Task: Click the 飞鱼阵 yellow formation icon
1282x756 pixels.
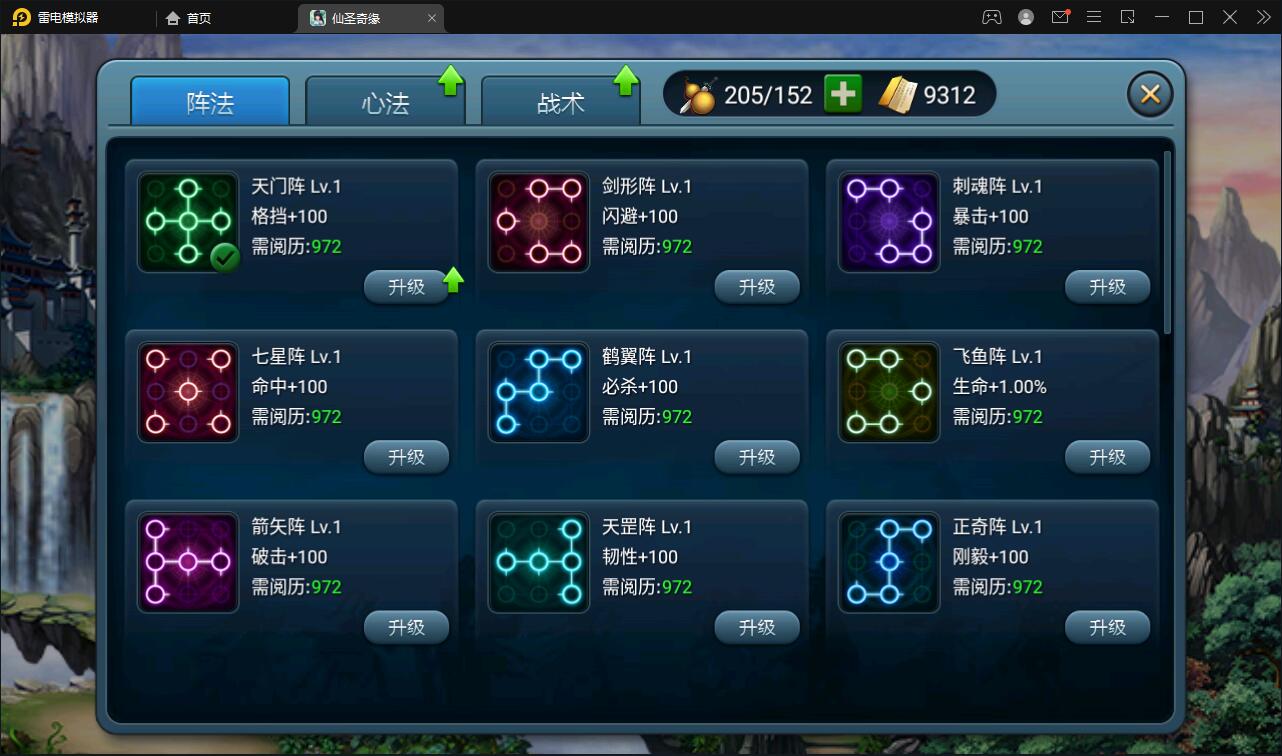Action: point(888,391)
